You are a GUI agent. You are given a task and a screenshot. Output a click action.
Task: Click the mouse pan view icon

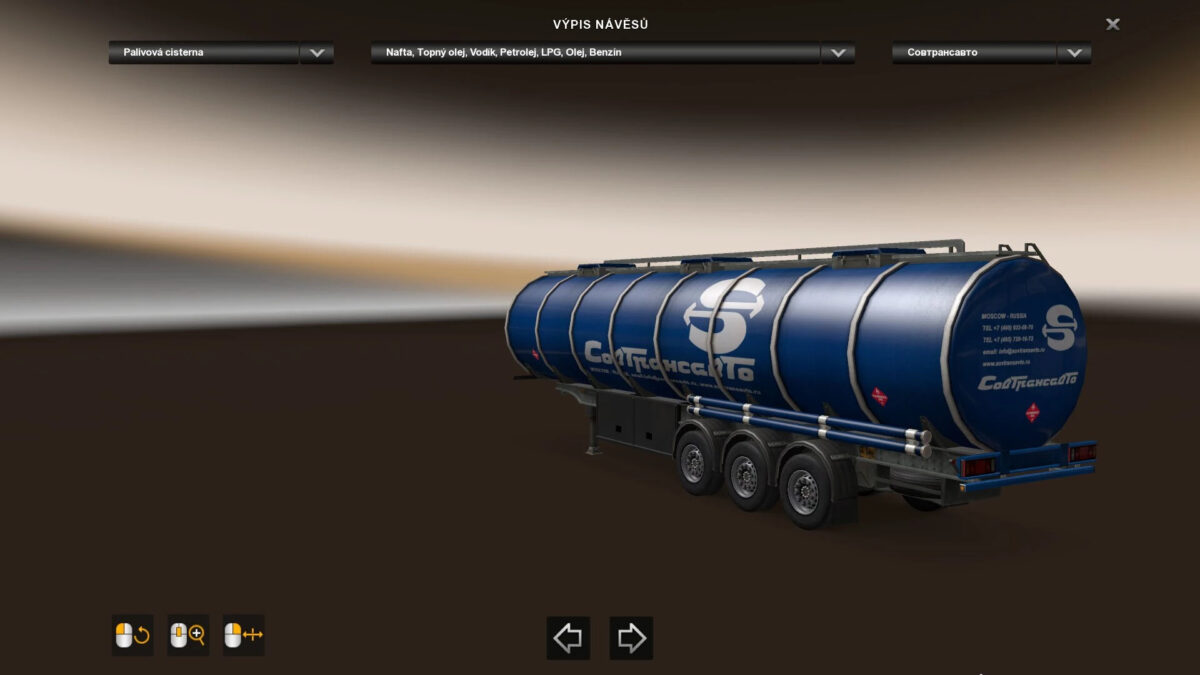click(x=243, y=635)
